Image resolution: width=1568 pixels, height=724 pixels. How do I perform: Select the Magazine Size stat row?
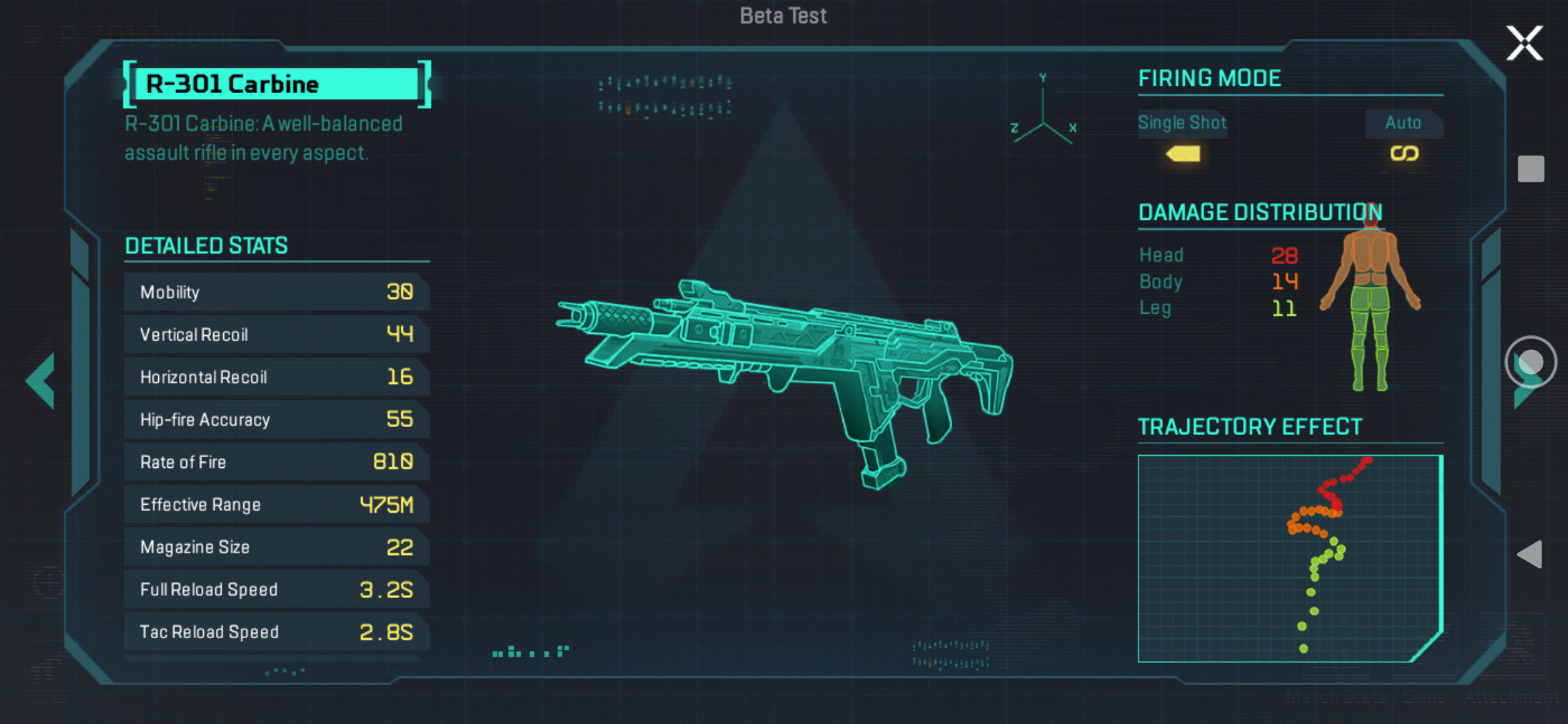276,547
